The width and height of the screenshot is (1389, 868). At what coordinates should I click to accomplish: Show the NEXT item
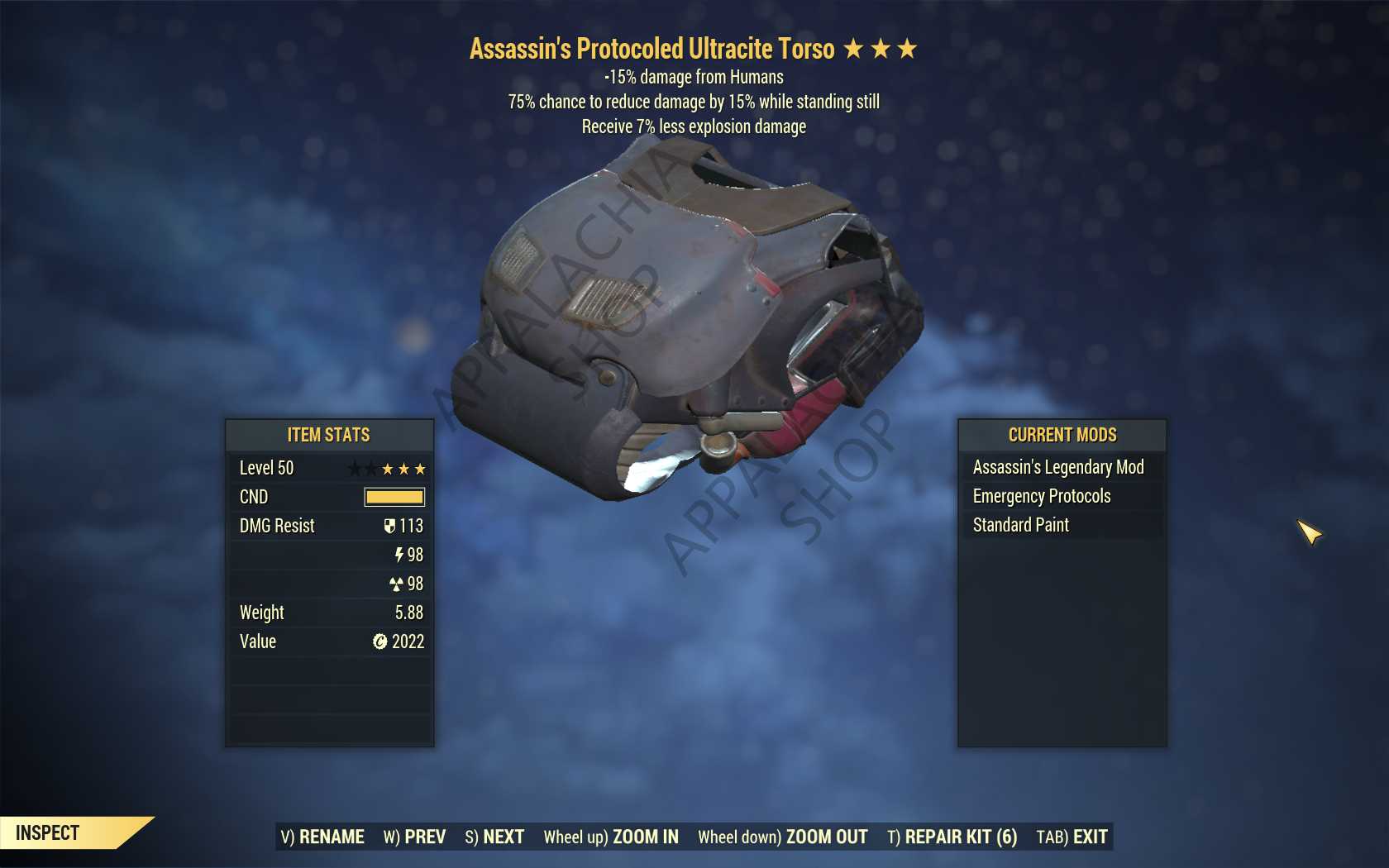point(494,837)
